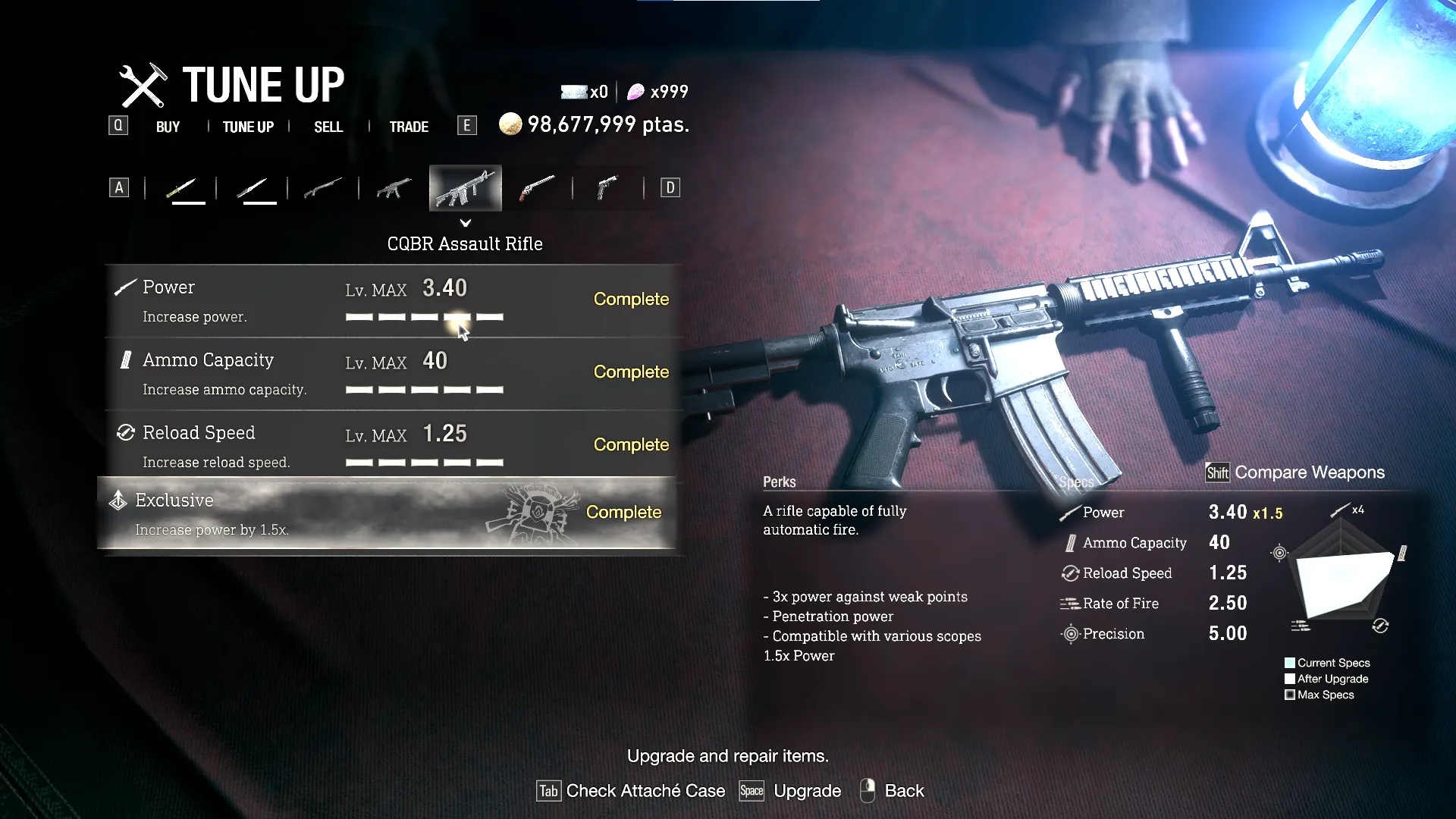Open the SELL tab

pyautogui.click(x=328, y=127)
